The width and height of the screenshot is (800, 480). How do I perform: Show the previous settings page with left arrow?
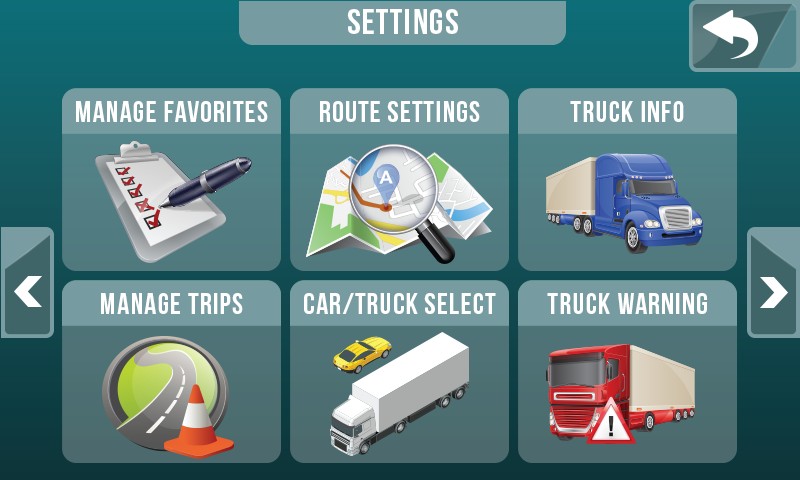pyautogui.click(x=27, y=283)
